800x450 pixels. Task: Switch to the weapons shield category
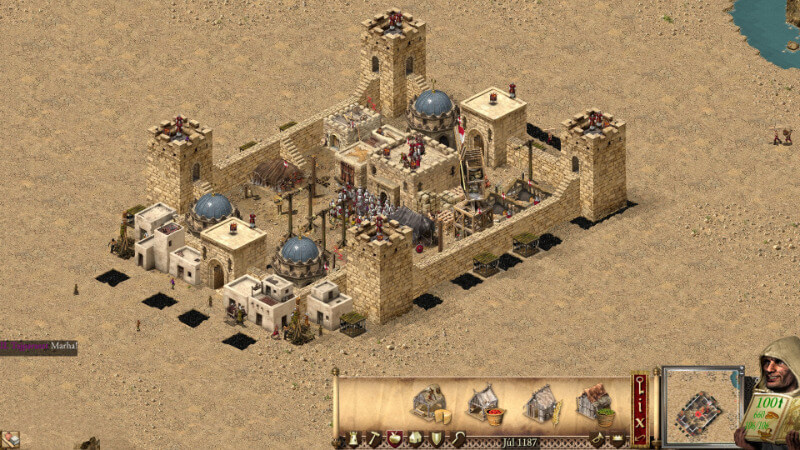click(x=437, y=438)
